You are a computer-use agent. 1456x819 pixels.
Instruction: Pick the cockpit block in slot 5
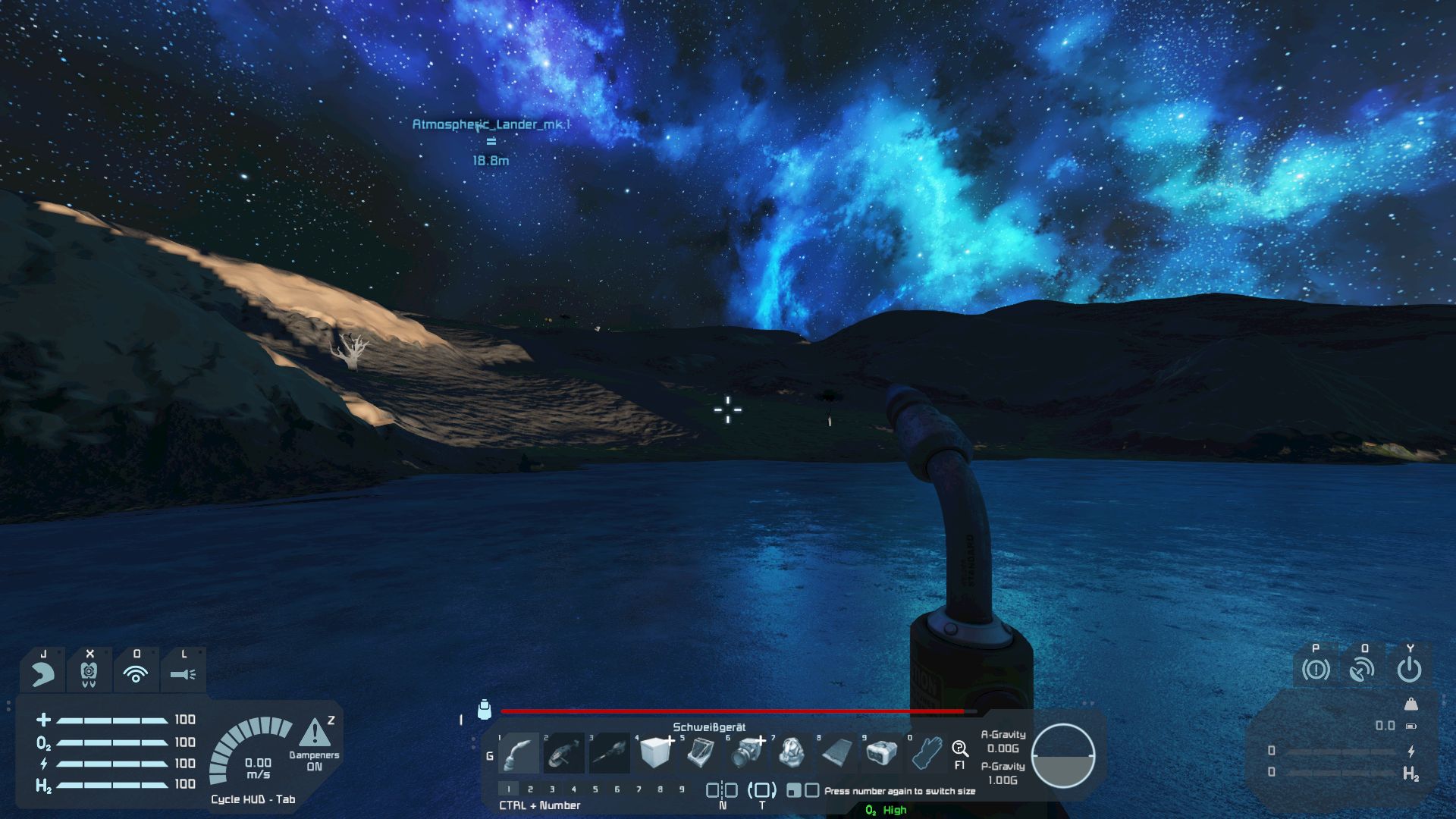tap(701, 754)
